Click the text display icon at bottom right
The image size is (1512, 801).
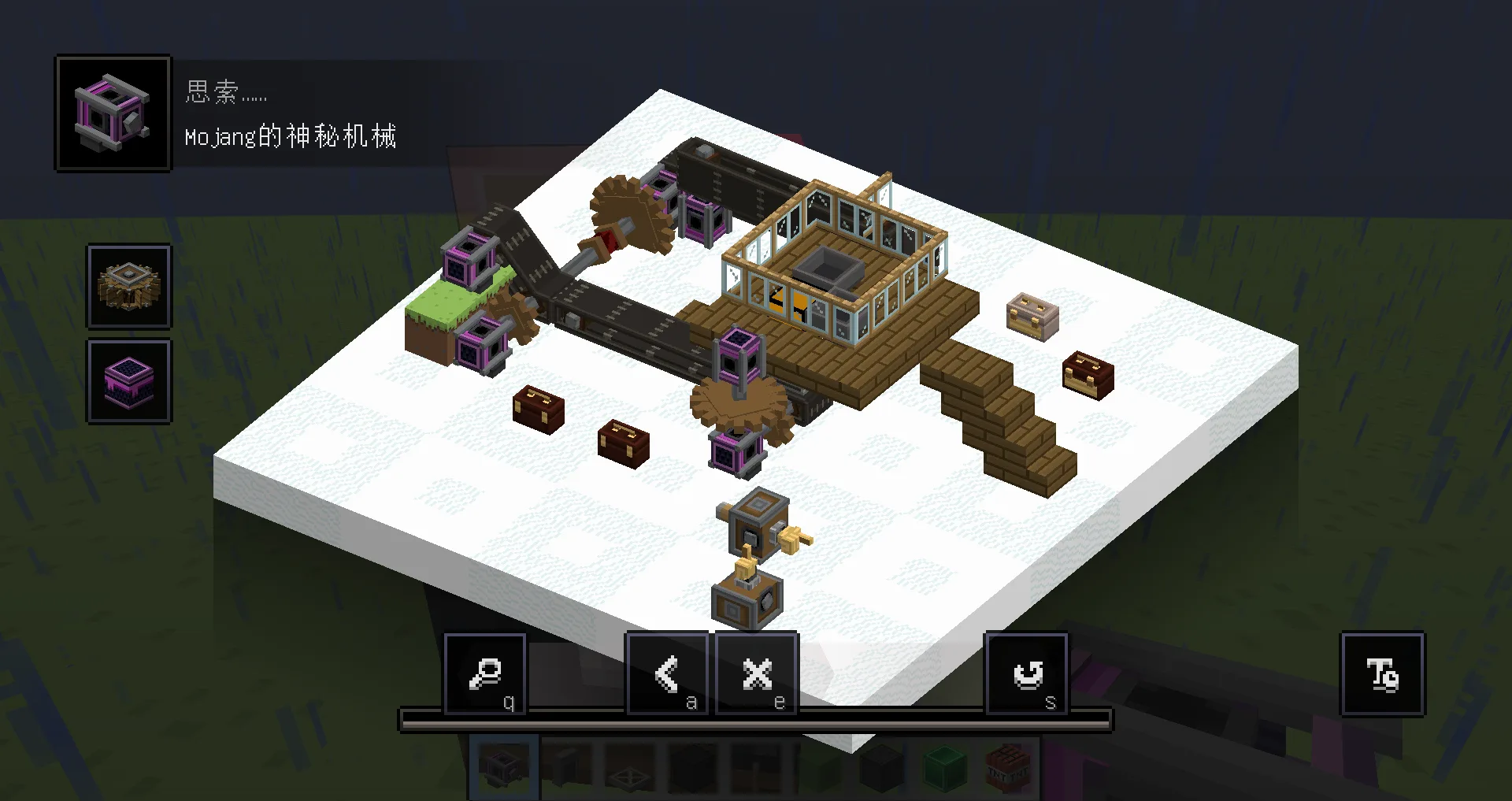(x=1382, y=676)
